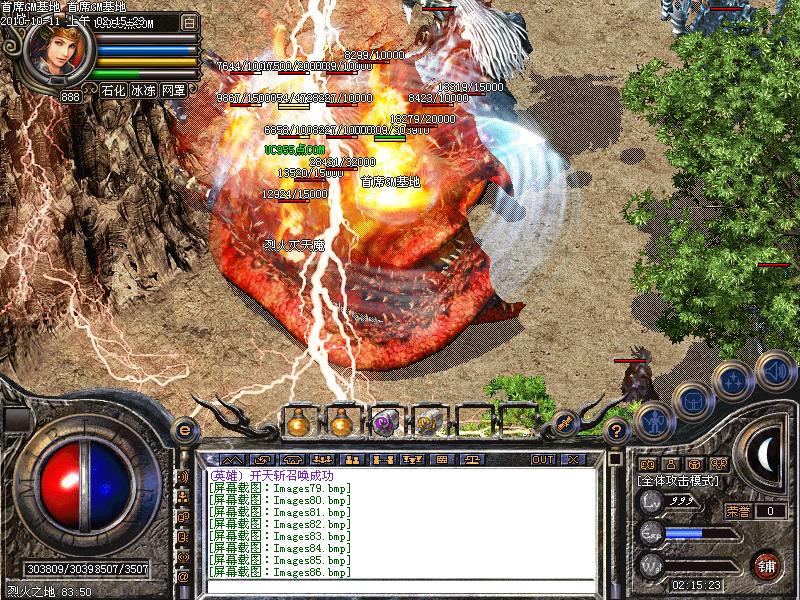Click the '@' chat channel button

tap(183, 577)
